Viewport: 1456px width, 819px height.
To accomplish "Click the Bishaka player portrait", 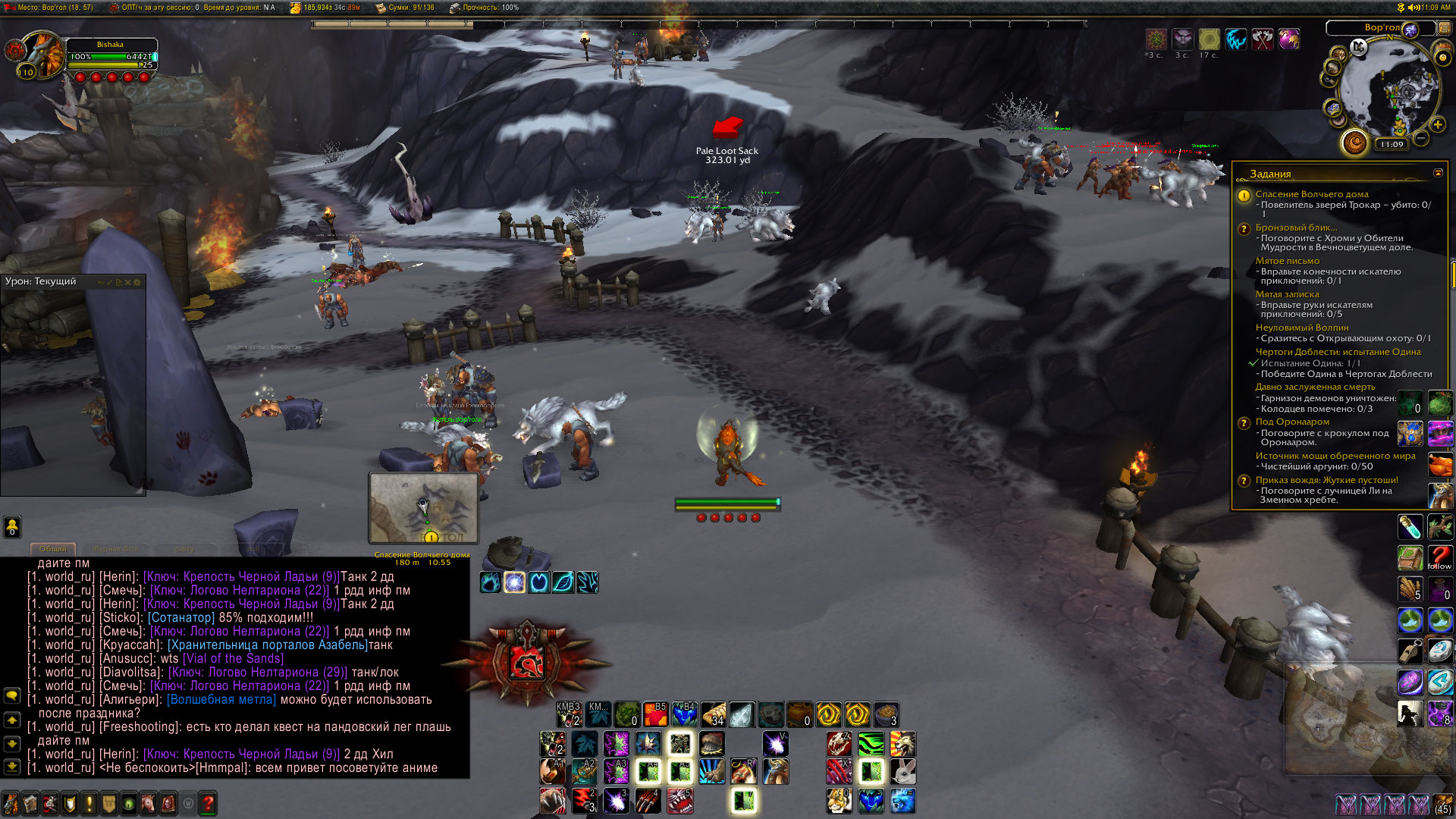I will pos(43,53).
